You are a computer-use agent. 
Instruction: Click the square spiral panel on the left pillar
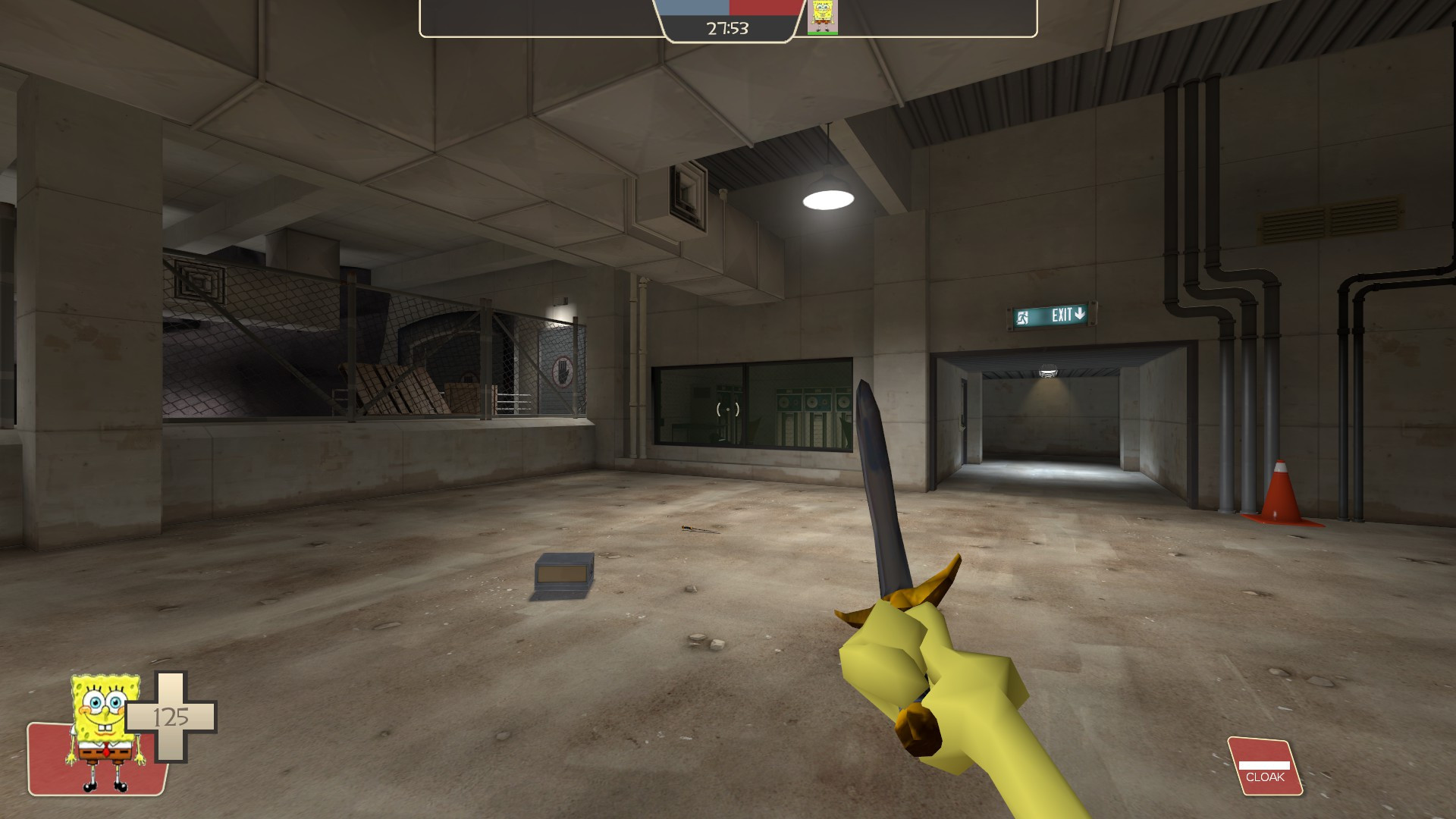[199, 283]
